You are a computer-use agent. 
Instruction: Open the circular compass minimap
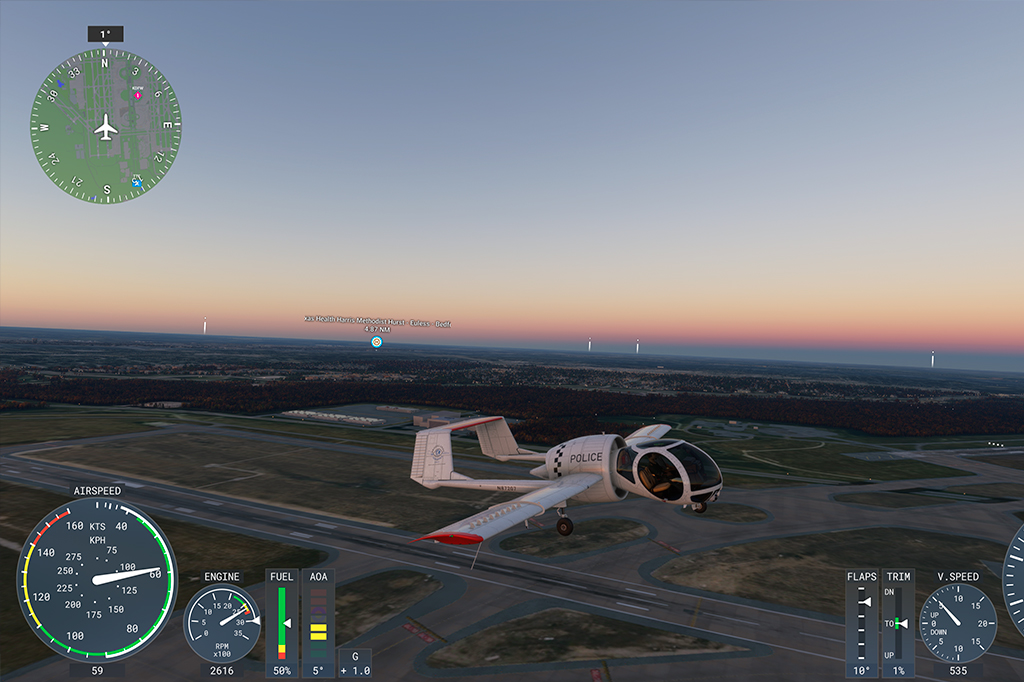pyautogui.click(x=105, y=126)
